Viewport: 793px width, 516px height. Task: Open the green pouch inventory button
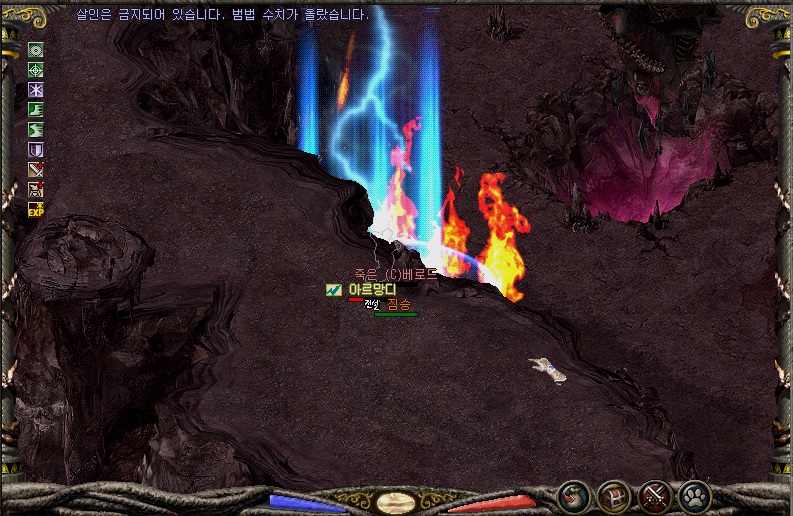[x=573, y=495]
